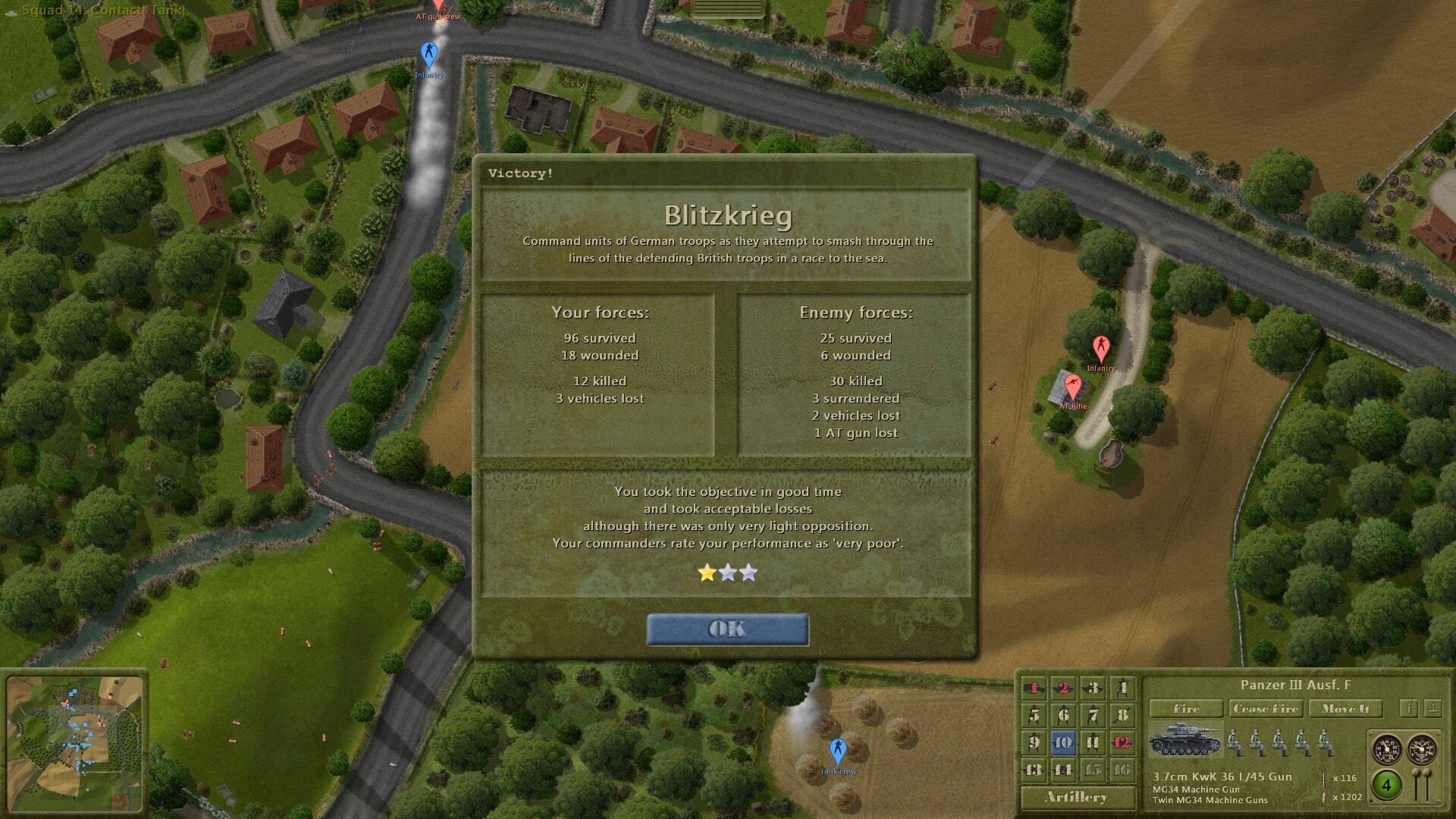Issue the Cease Fire command
Screen dimensions: 1456x819
[1264, 708]
